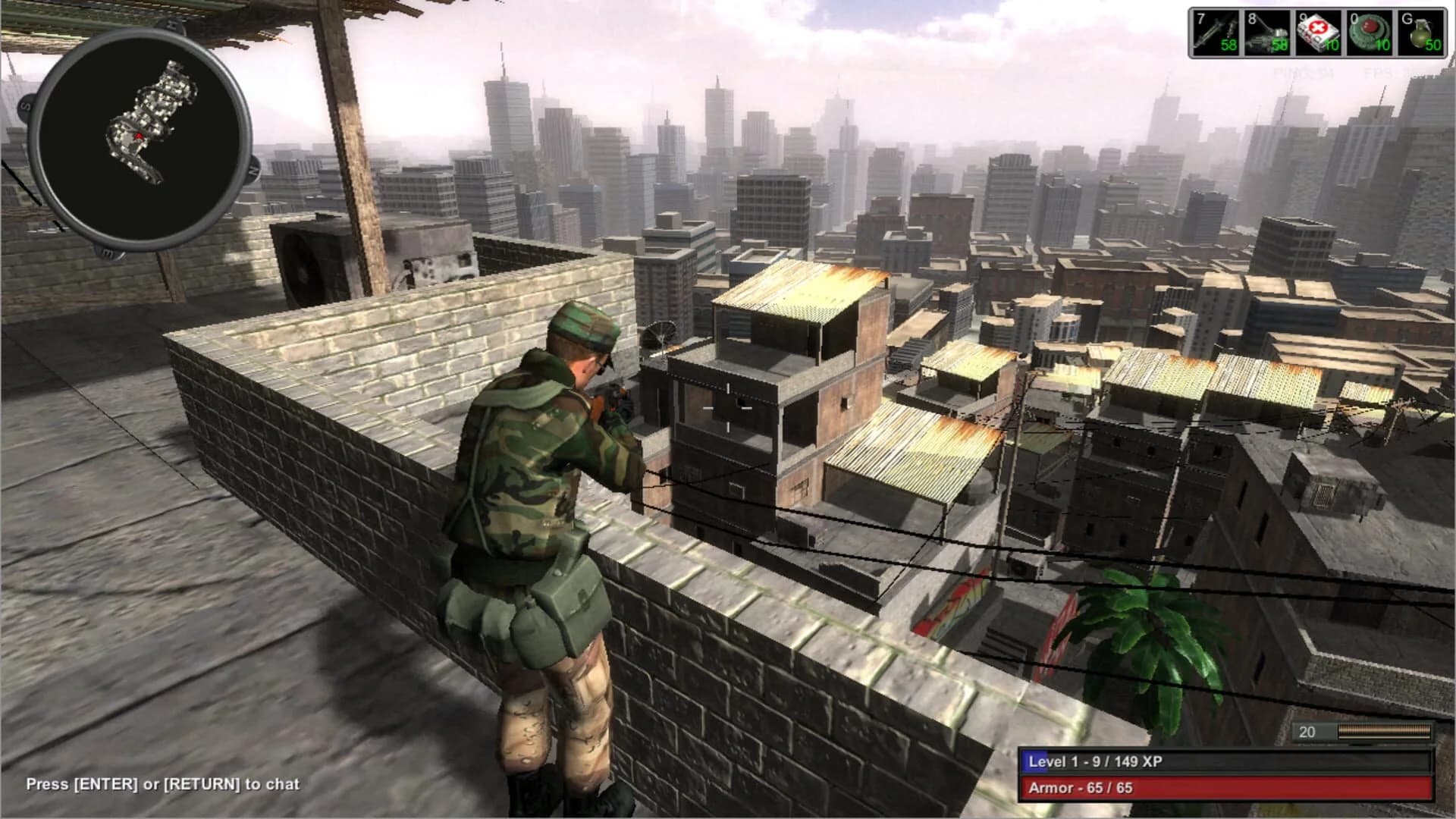Click the medkit's green count of 10
Image resolution: width=1456 pixels, height=819 pixels.
pyautogui.click(x=1332, y=45)
